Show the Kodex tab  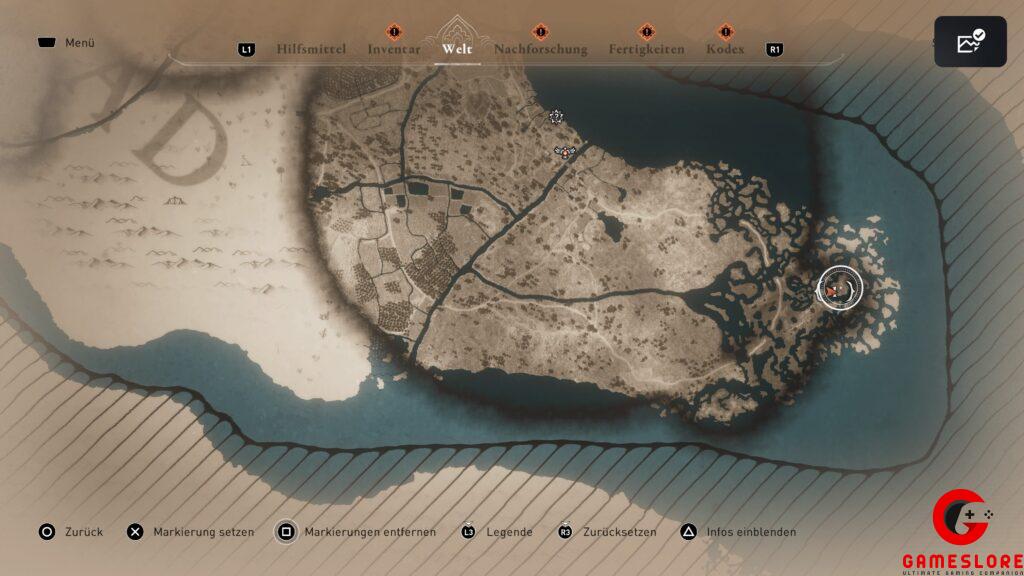725,49
